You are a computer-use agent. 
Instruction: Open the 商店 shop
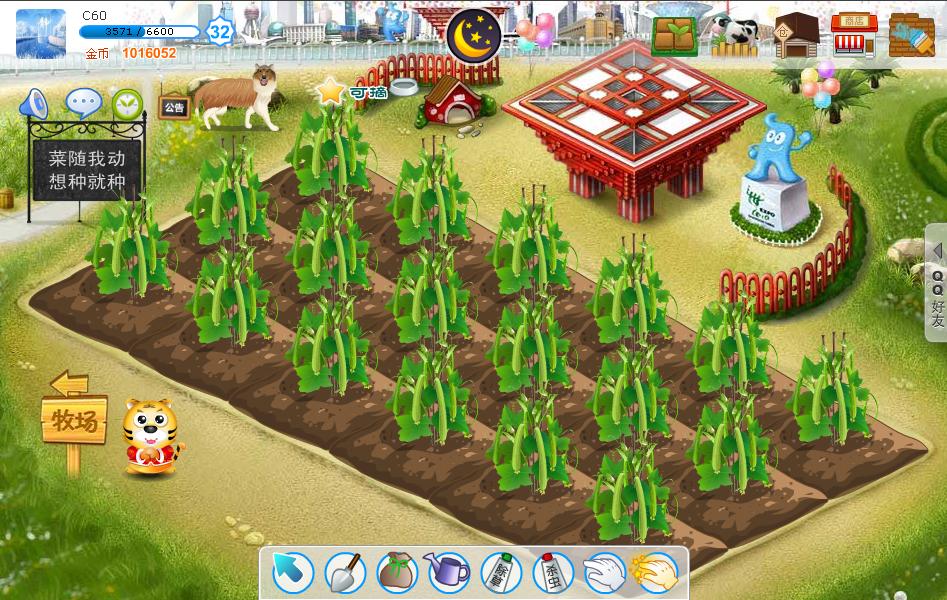[x=854, y=35]
